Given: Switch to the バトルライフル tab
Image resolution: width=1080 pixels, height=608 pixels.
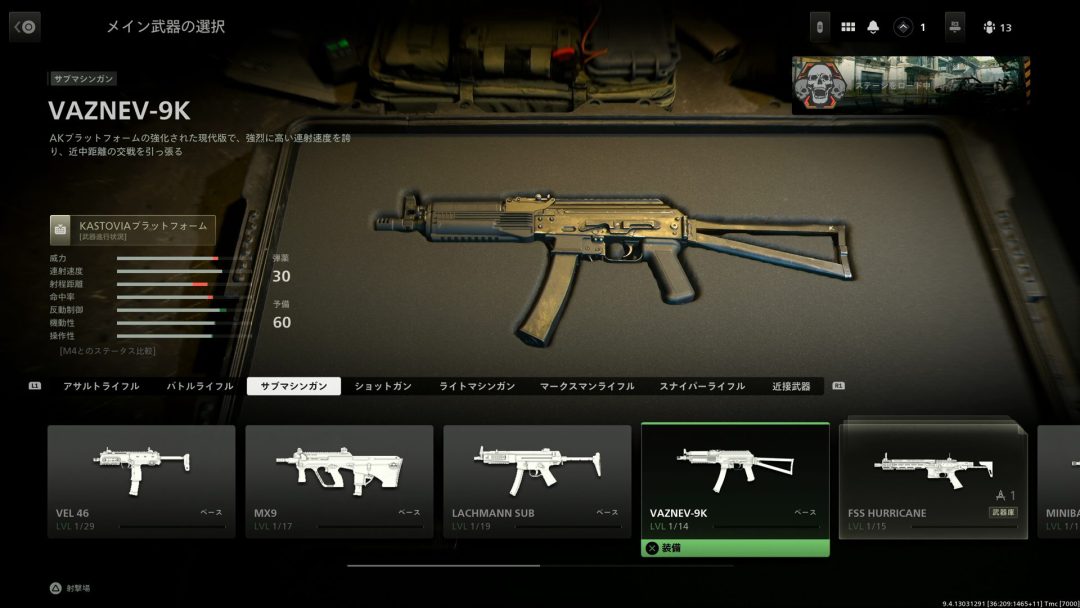Looking at the screenshot, I should tap(199, 386).
